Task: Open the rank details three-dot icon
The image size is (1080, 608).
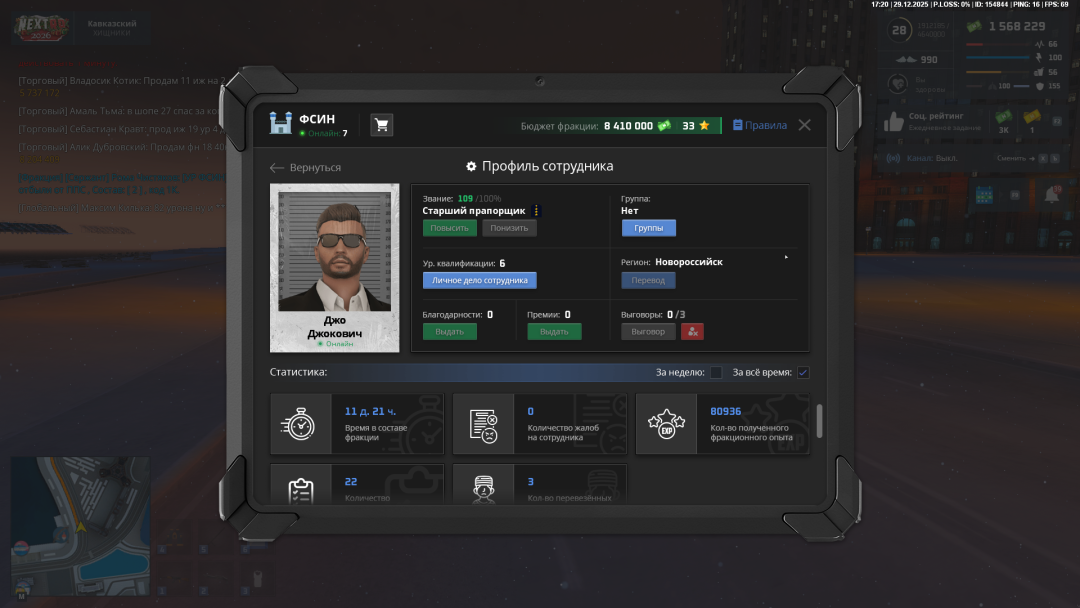Action: [x=536, y=211]
